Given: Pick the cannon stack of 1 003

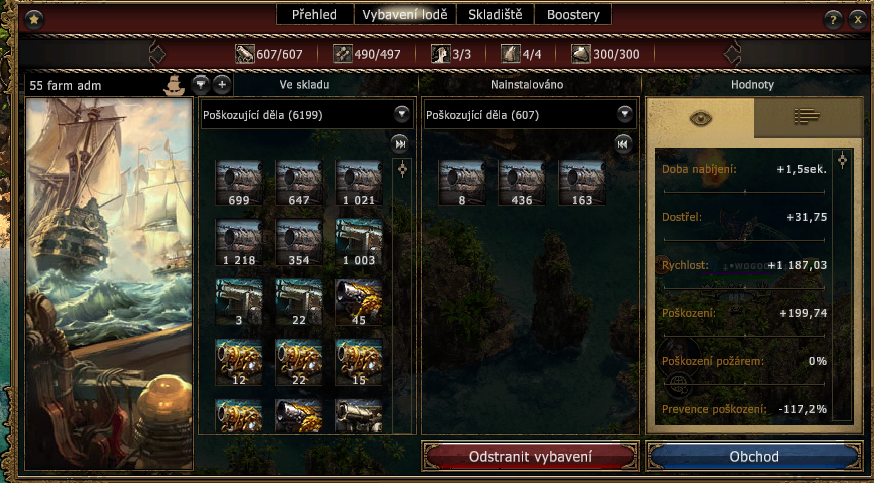Looking at the screenshot, I should point(358,241).
